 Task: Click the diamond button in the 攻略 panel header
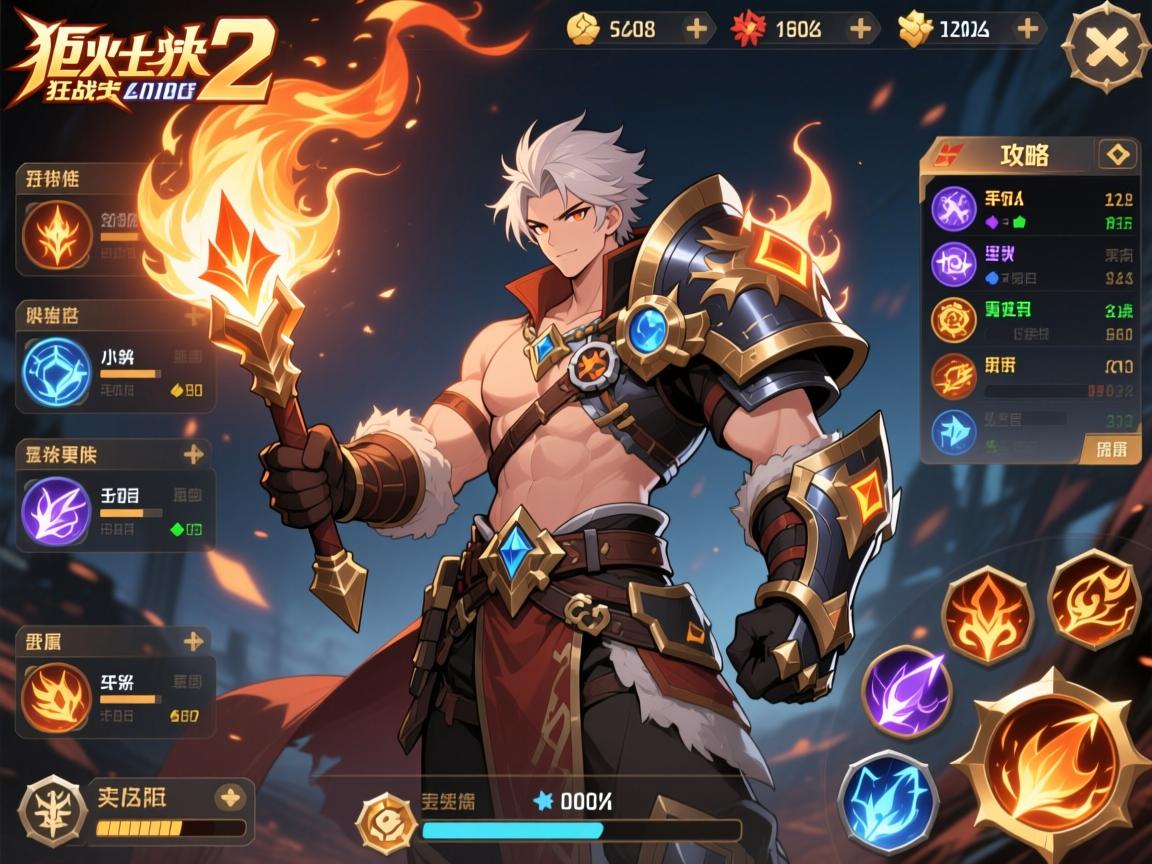pos(1117,154)
